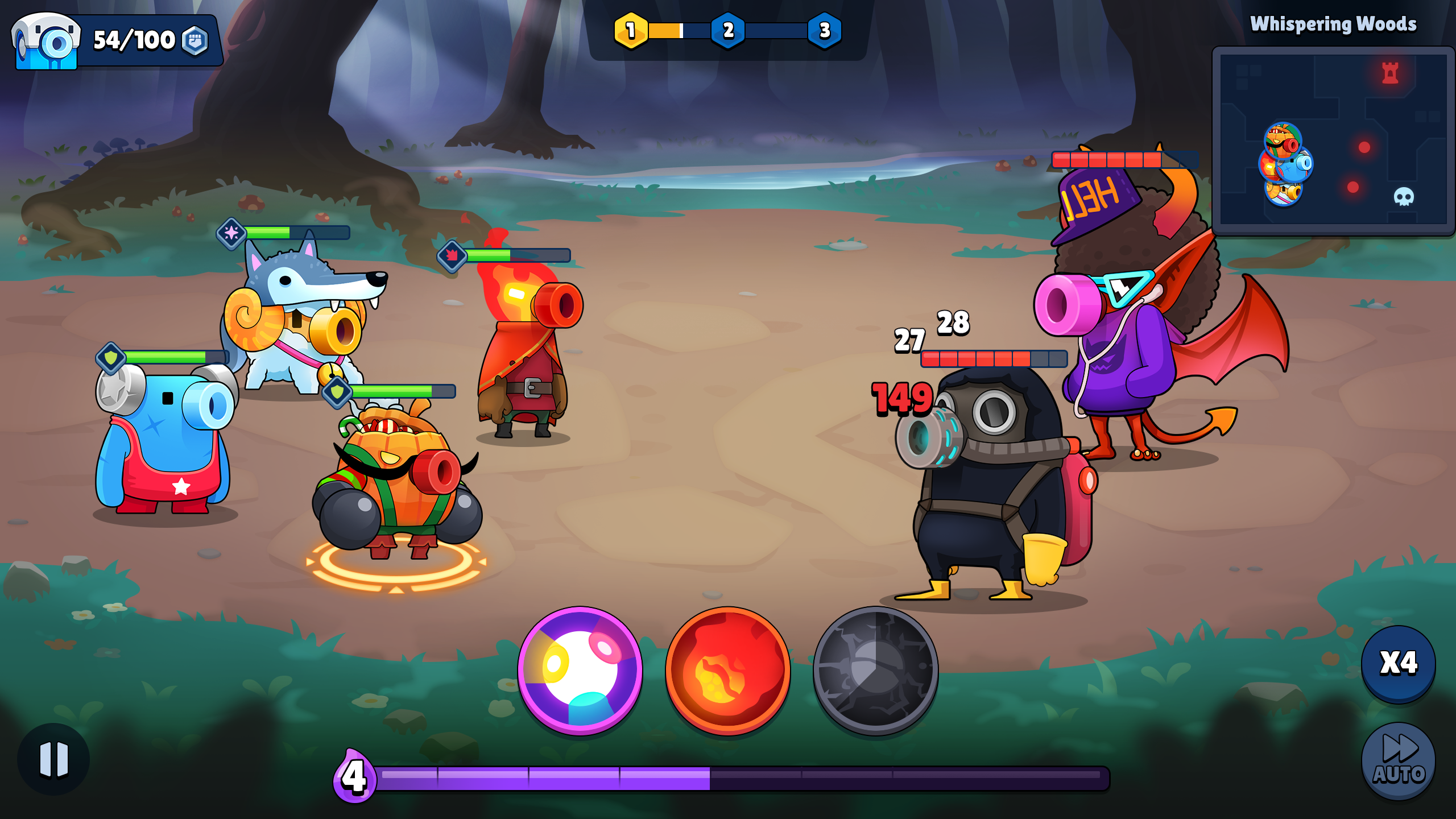The image size is (1456, 819).
Task: Select the skull marker on the minimap
Action: coord(1404,197)
